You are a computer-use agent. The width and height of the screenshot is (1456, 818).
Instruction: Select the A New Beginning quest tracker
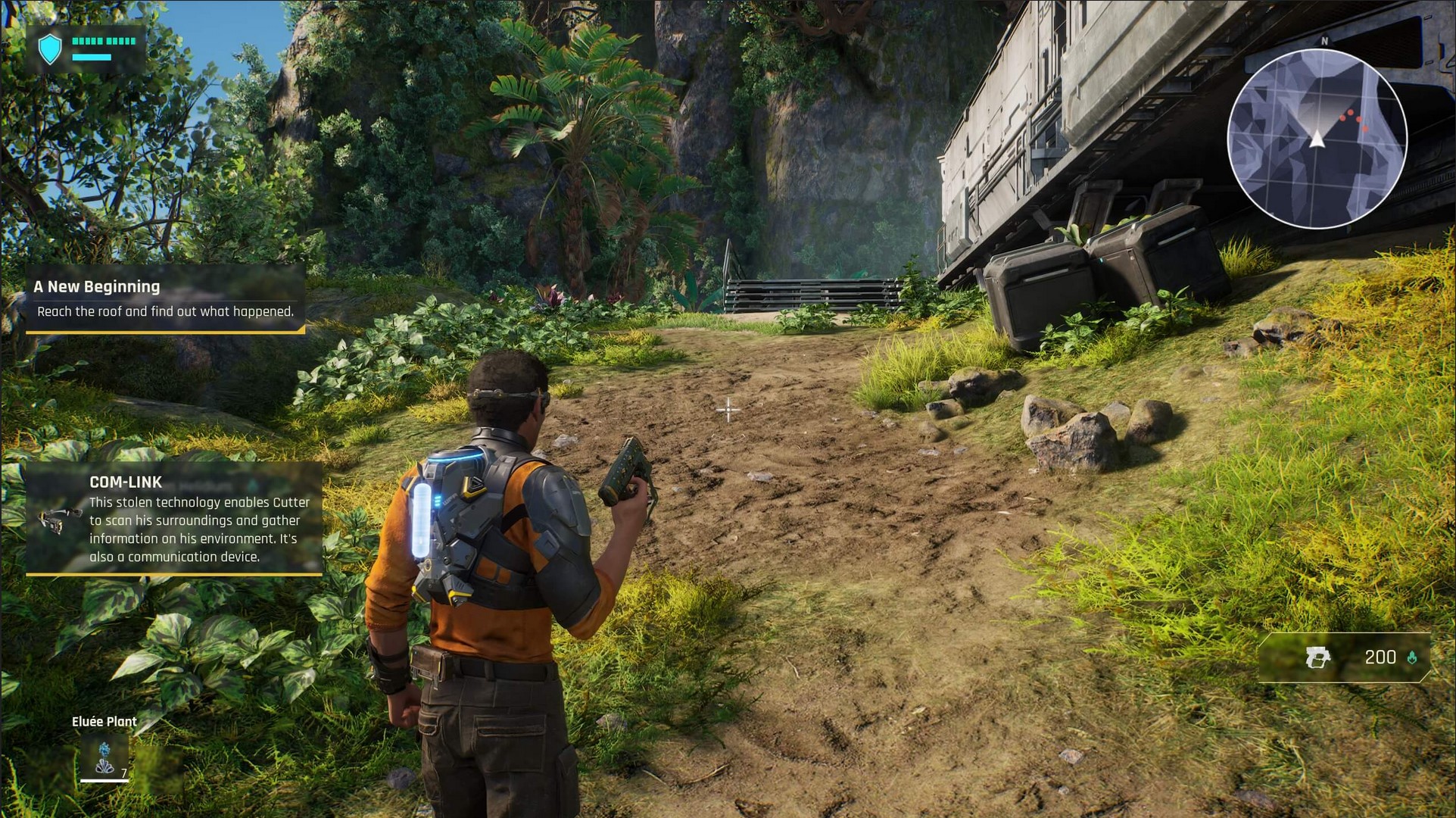[165, 298]
